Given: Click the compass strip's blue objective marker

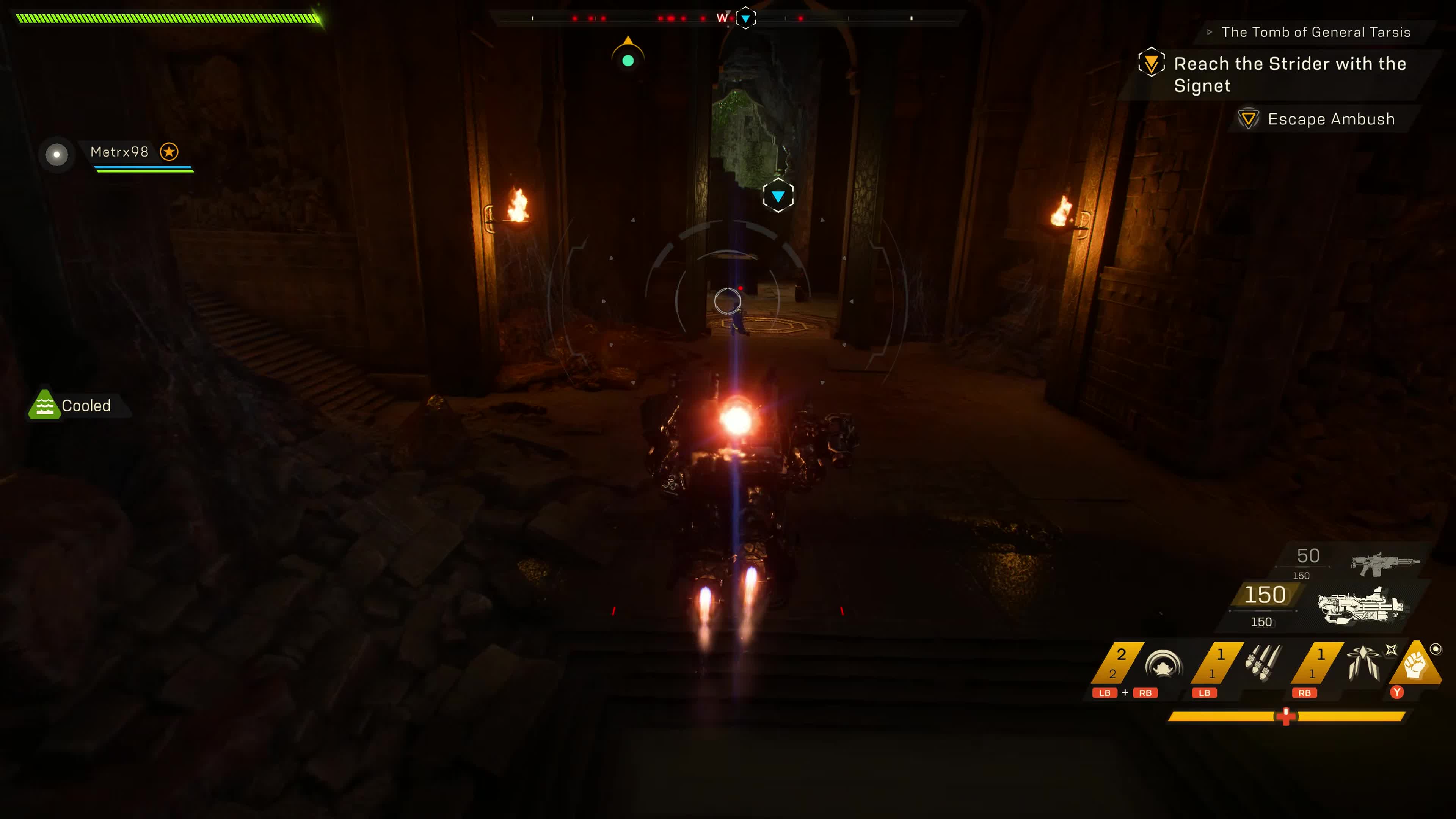Looking at the screenshot, I should click(x=745, y=18).
